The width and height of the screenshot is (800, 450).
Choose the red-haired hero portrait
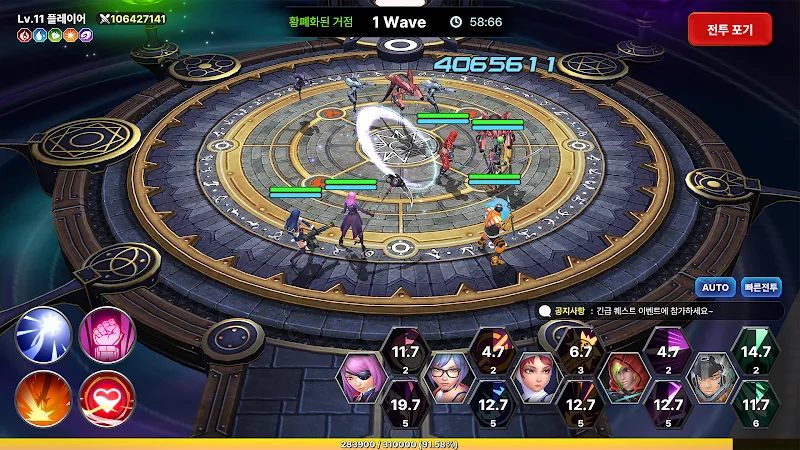tap(533, 378)
